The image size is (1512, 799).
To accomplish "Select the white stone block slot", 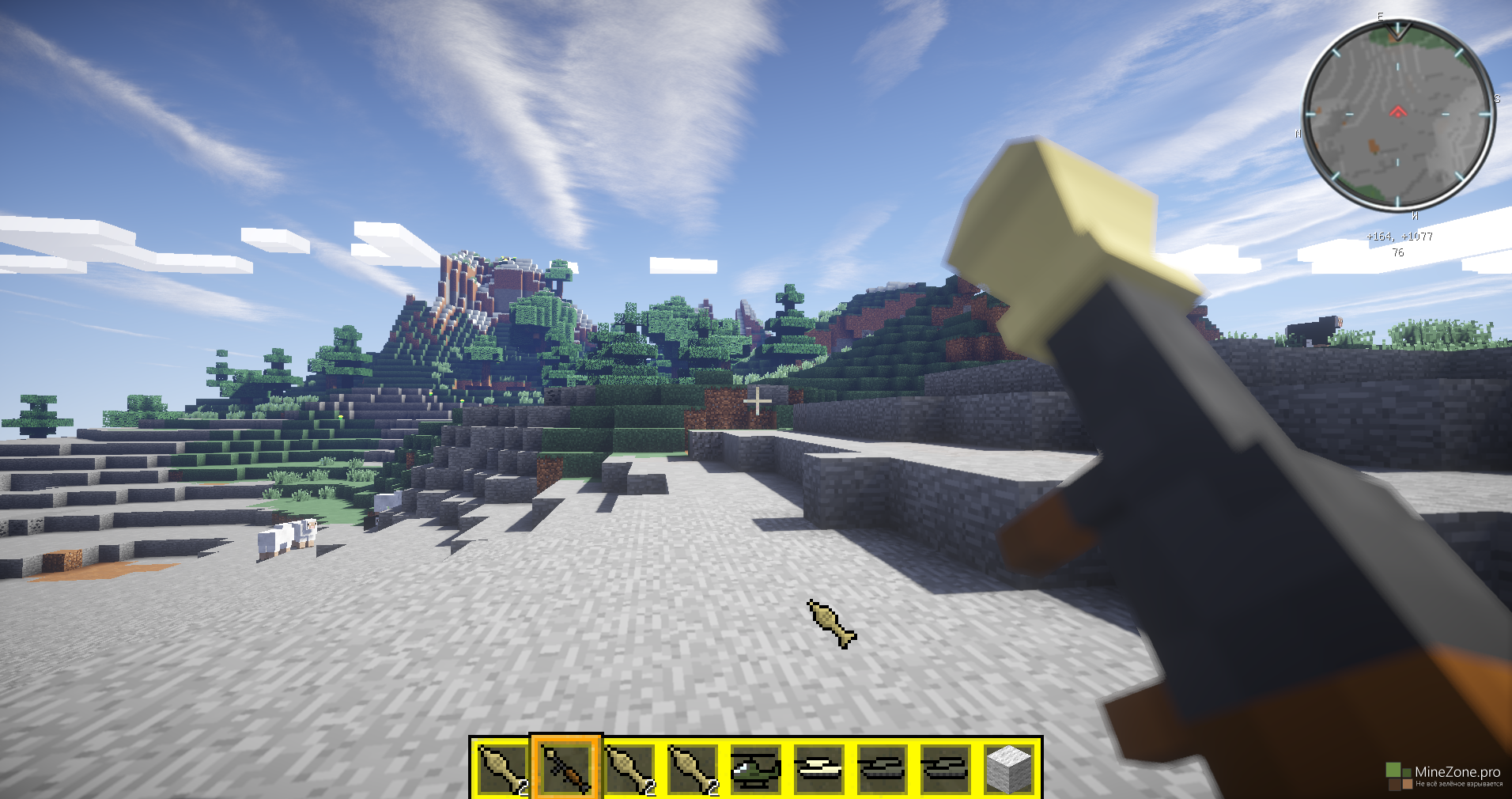I will 1009,768.
